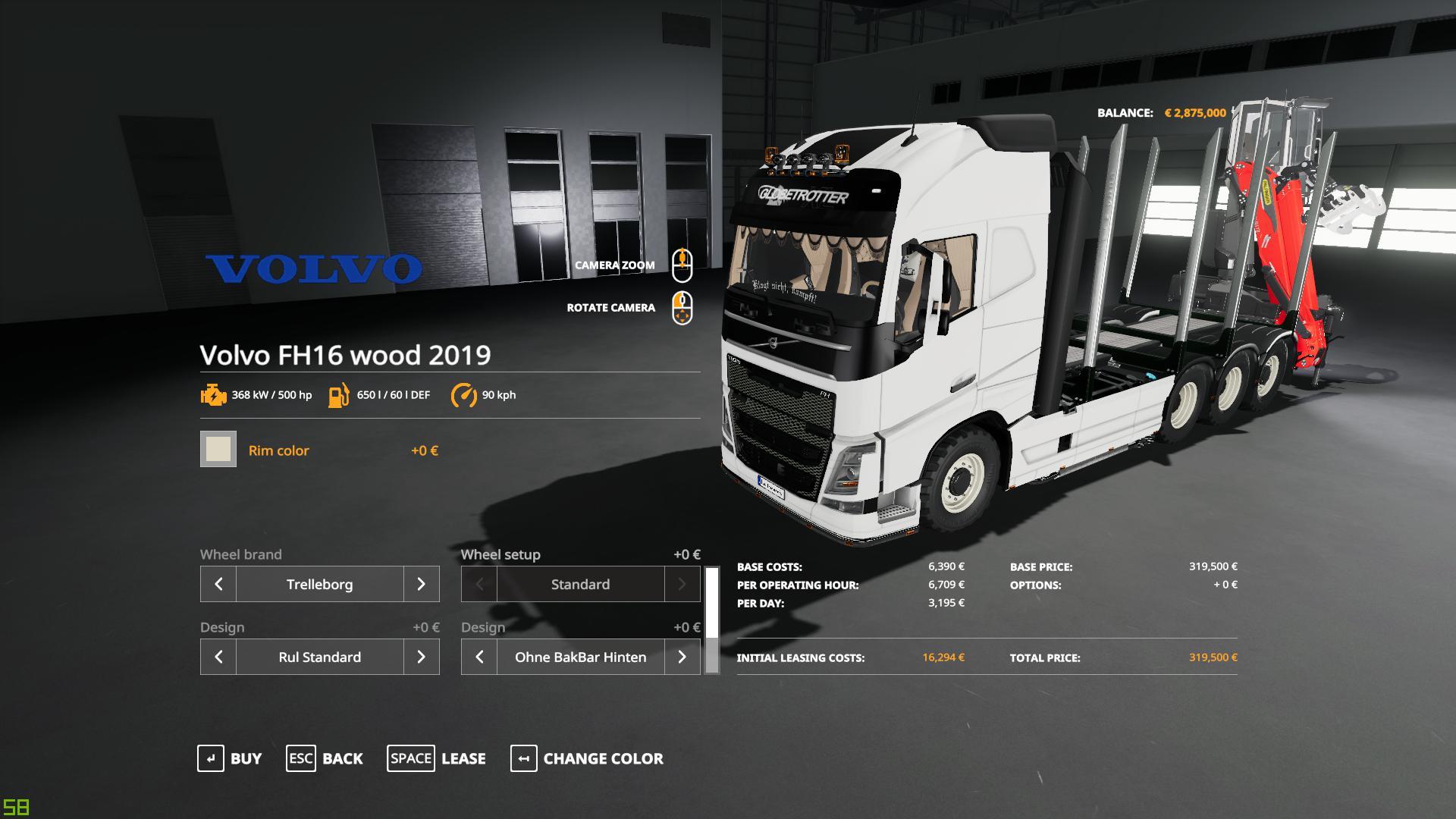The image size is (1456, 819).
Task: Go back with the Back button
Action: pyautogui.click(x=325, y=758)
